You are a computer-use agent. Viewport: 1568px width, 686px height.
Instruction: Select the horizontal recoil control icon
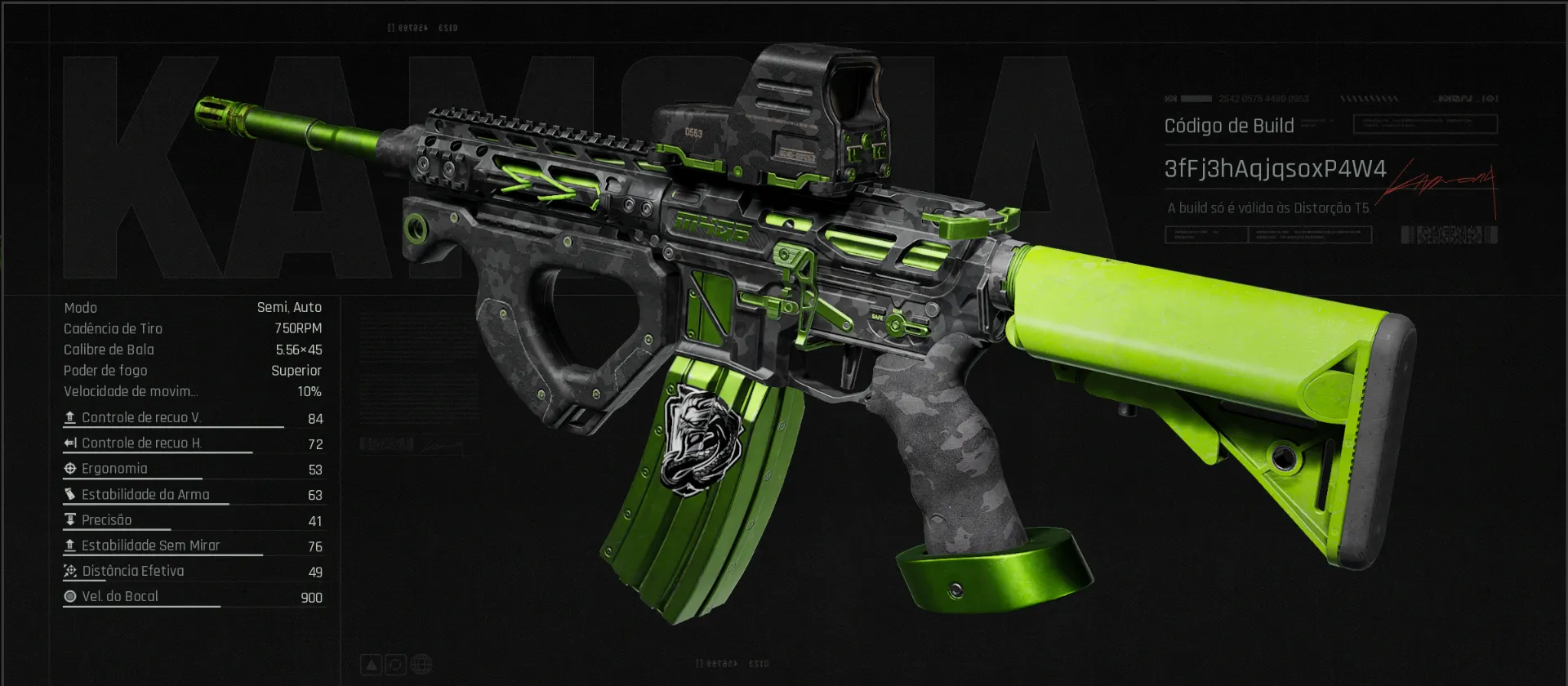tap(70, 443)
